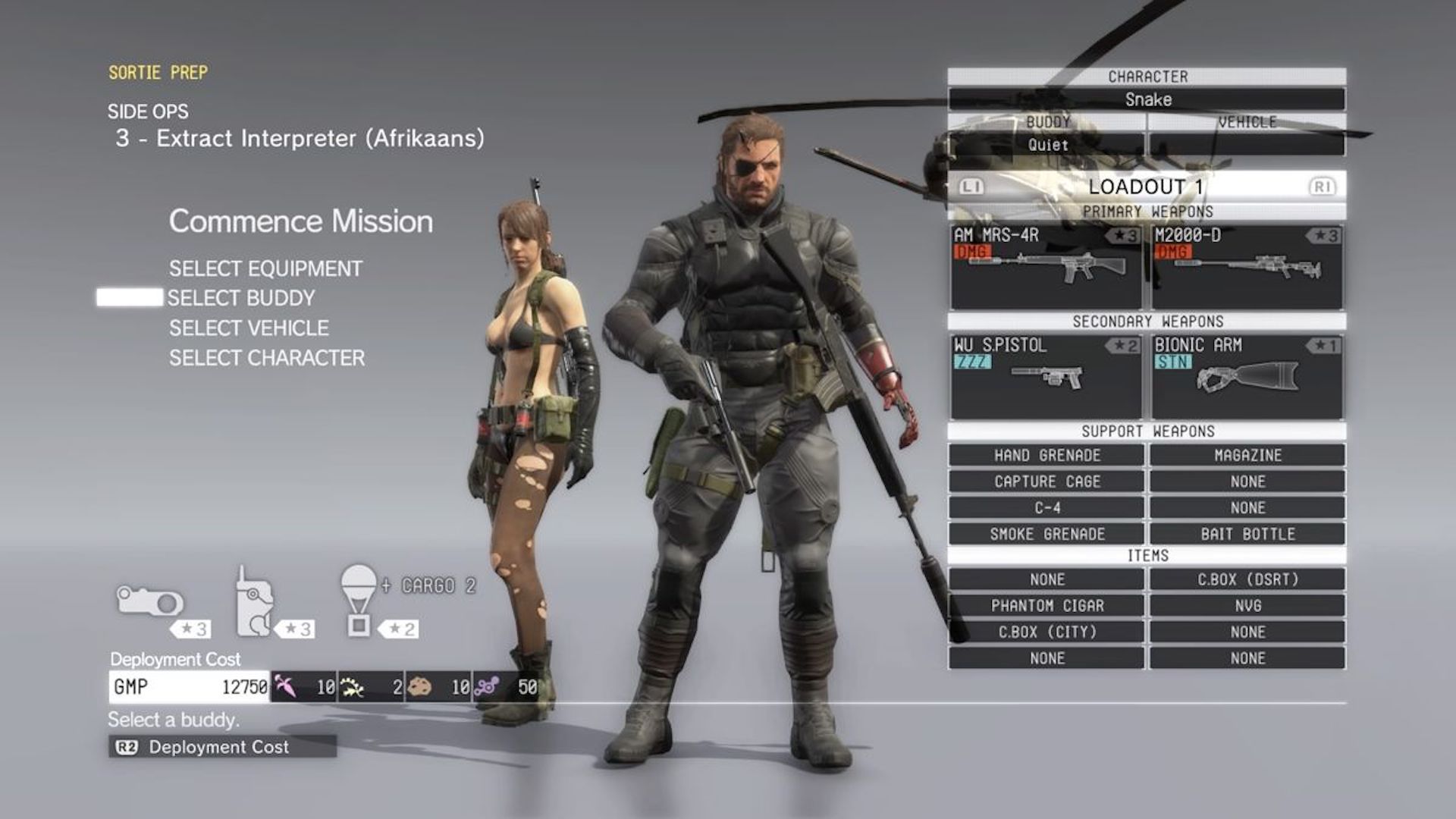
Task: Choose SELECT EQUIPMENT menu option
Action: (265, 268)
